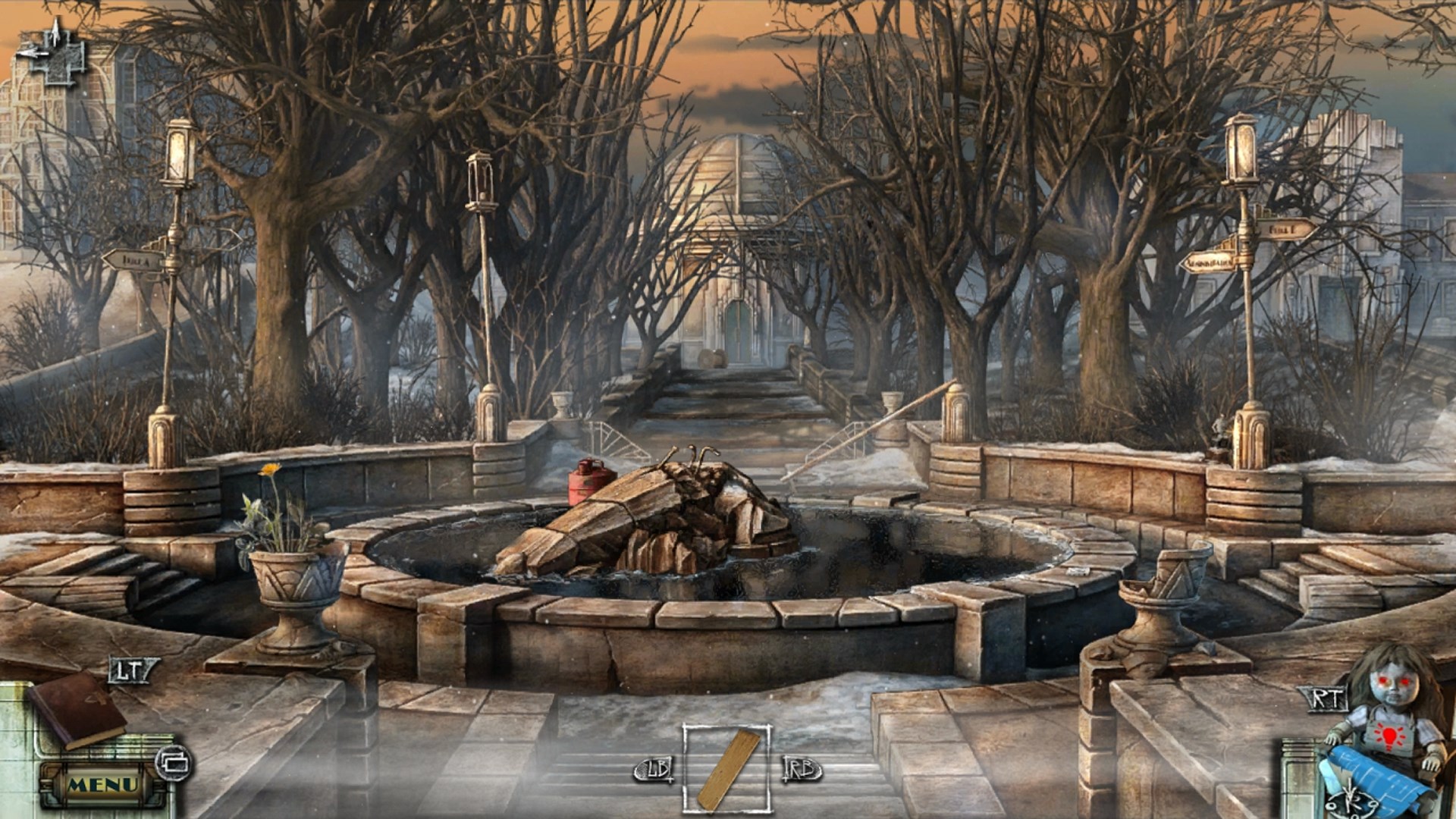This screenshot has height=819, width=1456.
Task: Expand the left signpost pointing to the park
Action: click(x=136, y=260)
